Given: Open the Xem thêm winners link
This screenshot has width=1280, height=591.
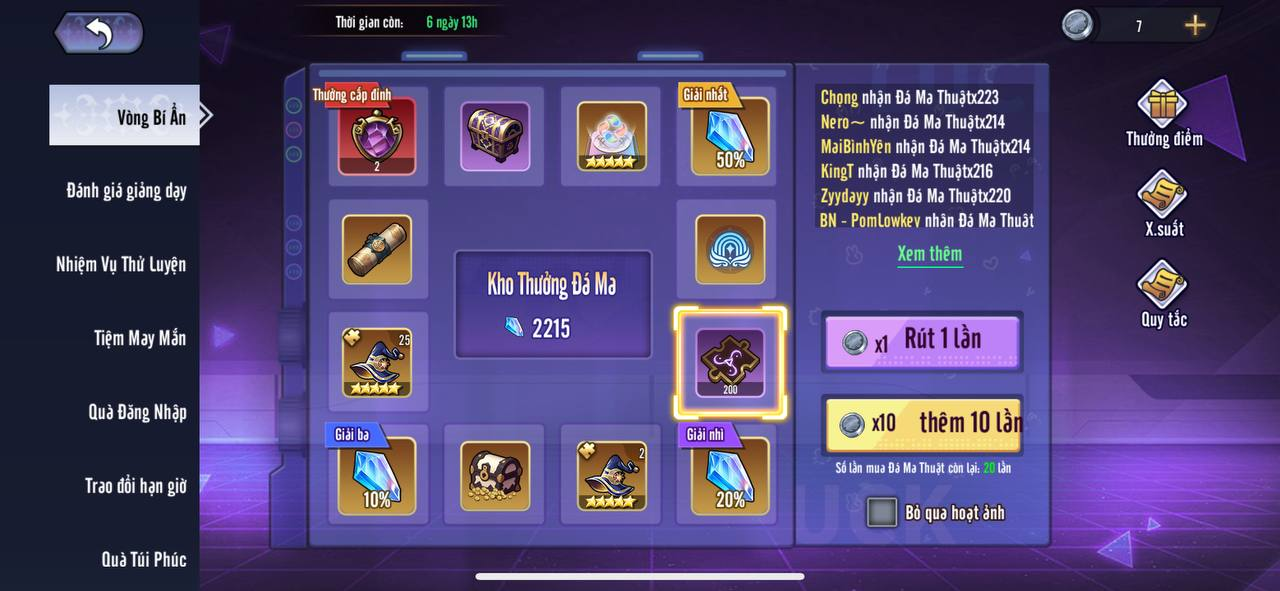Looking at the screenshot, I should pos(929,254).
